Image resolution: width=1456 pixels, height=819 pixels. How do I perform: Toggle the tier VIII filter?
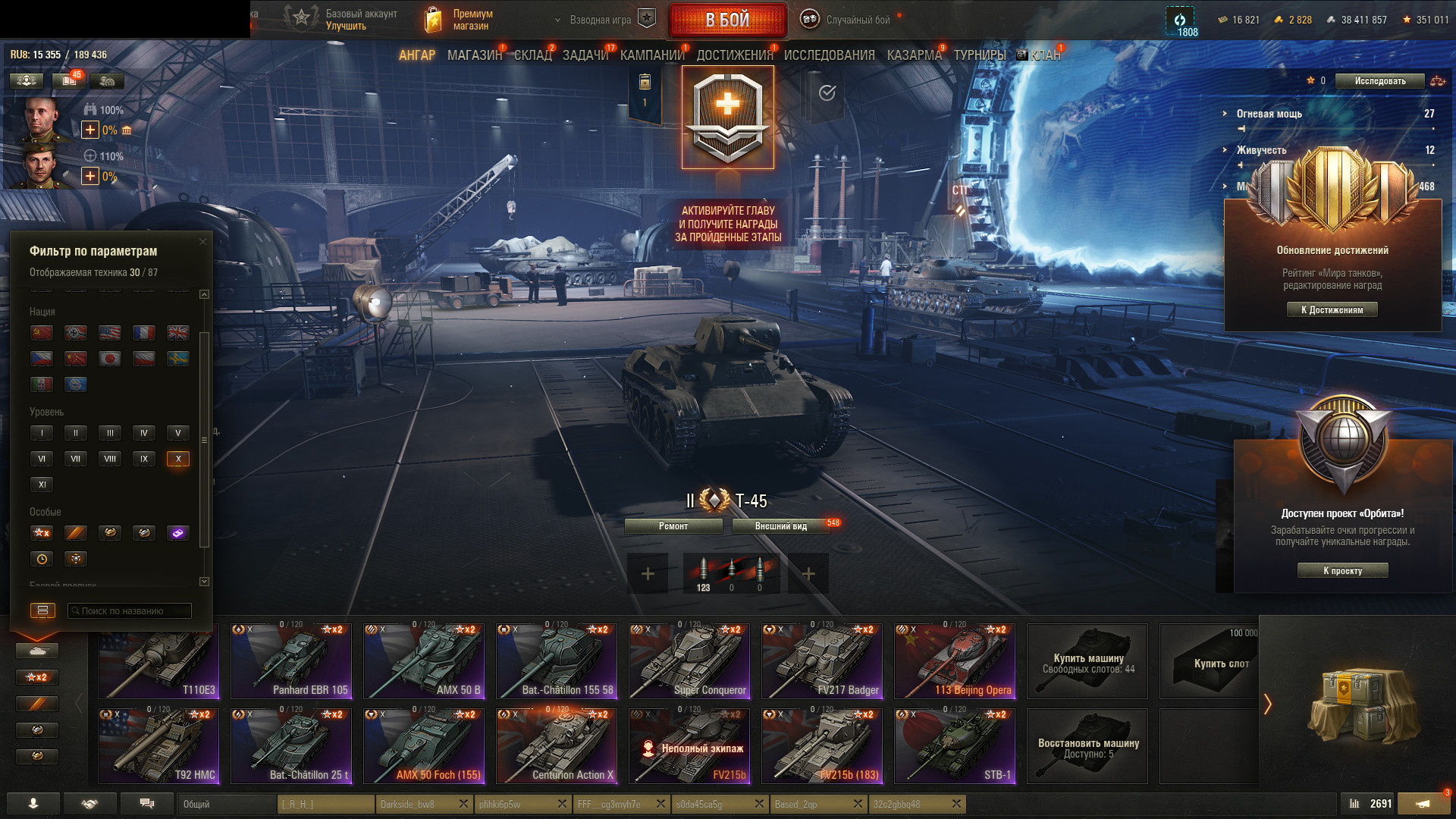[110, 459]
